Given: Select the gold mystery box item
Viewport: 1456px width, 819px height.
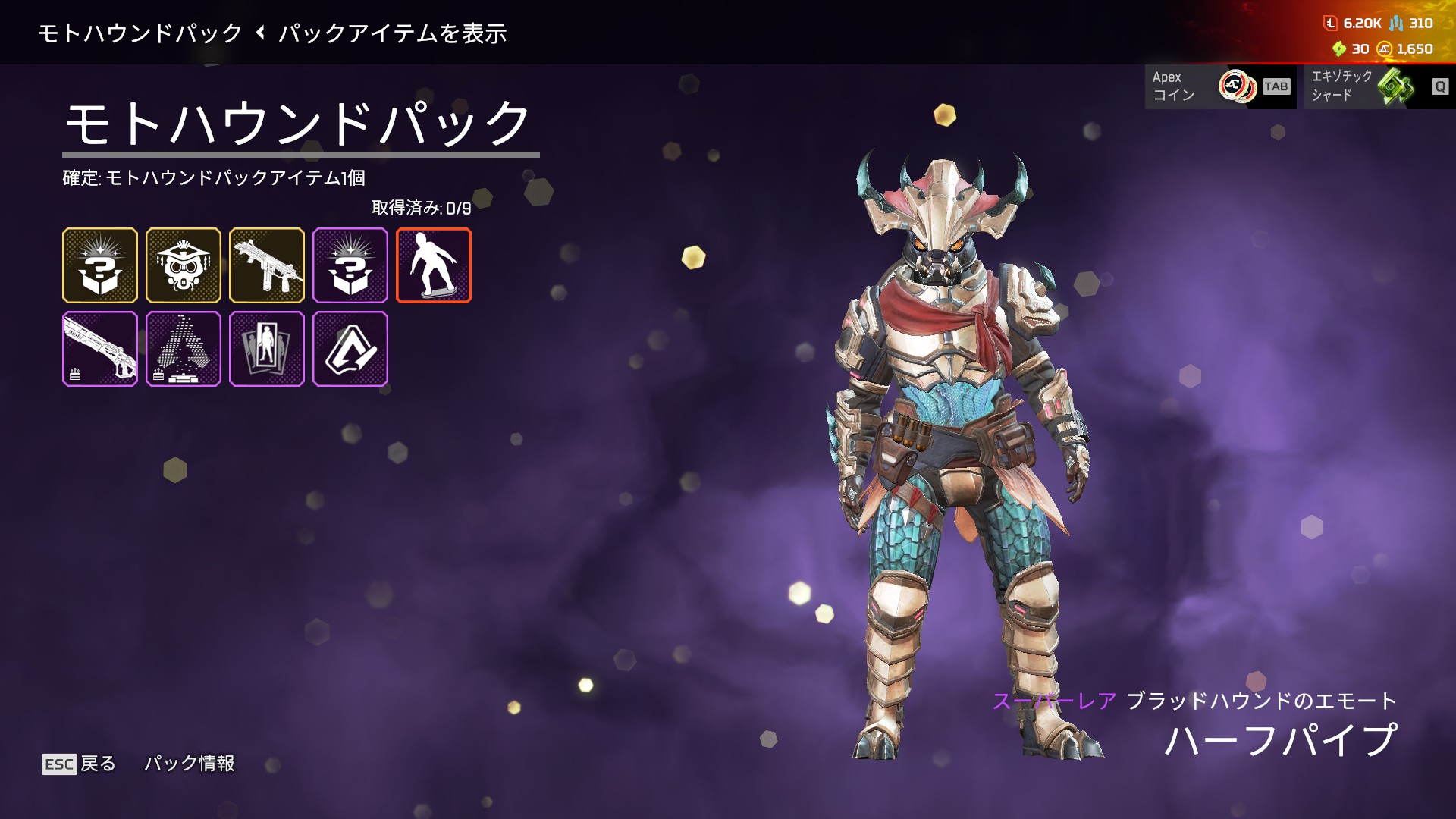Looking at the screenshot, I should pyautogui.click(x=100, y=265).
